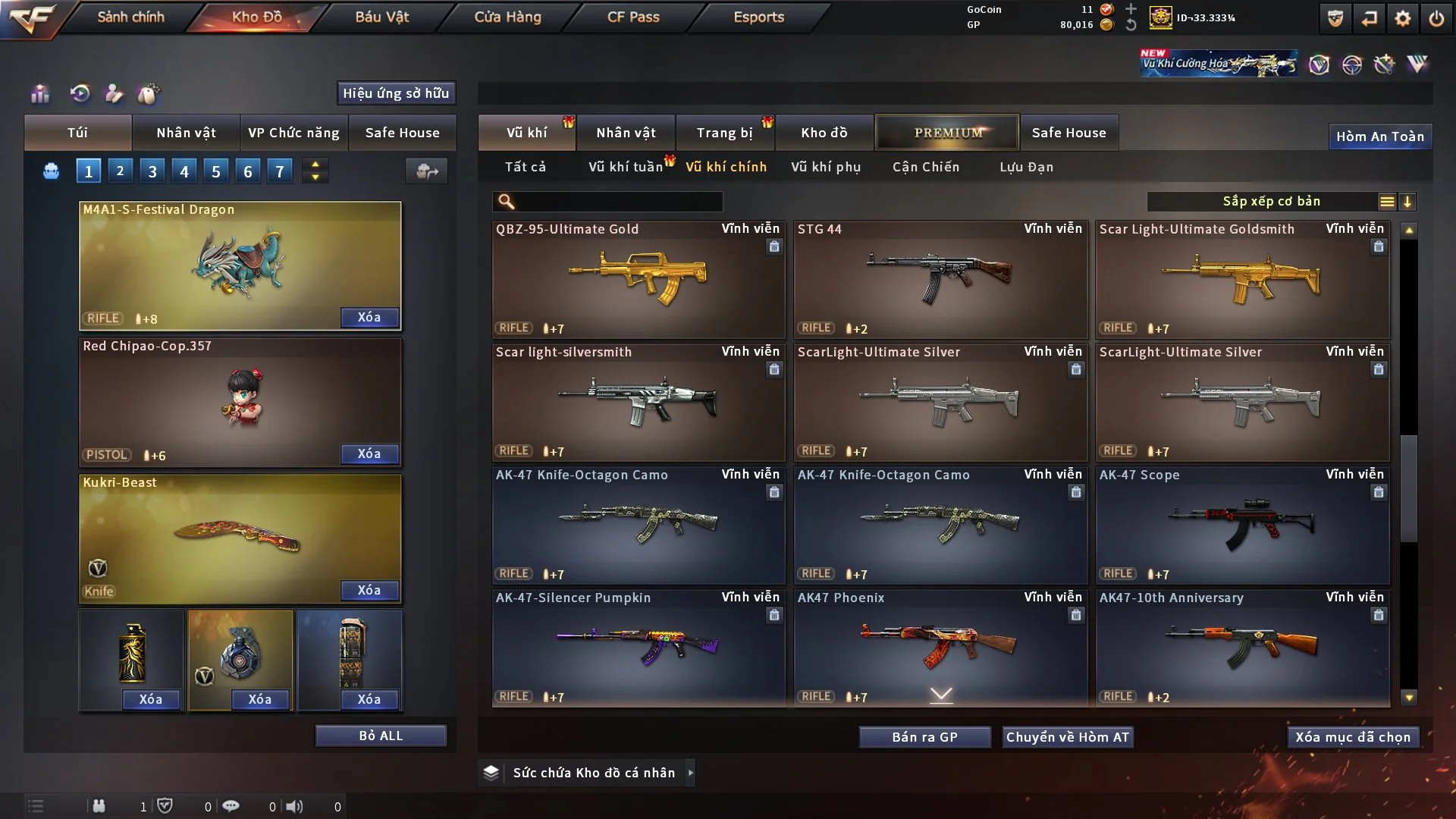The height and width of the screenshot is (819, 1456).
Task: Open the CF Pass menu
Action: [x=633, y=17]
